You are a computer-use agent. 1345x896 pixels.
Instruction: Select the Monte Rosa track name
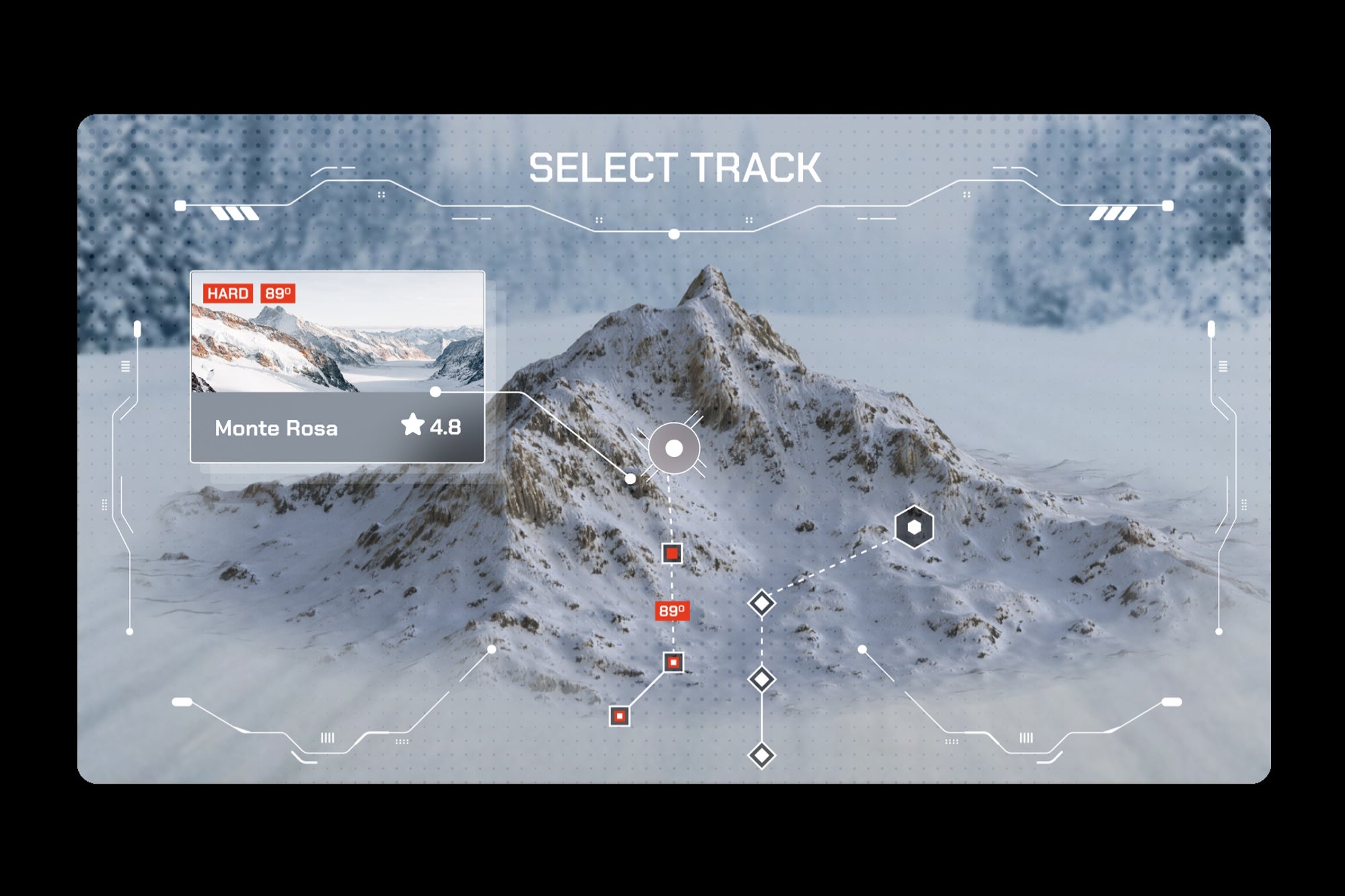tap(276, 427)
